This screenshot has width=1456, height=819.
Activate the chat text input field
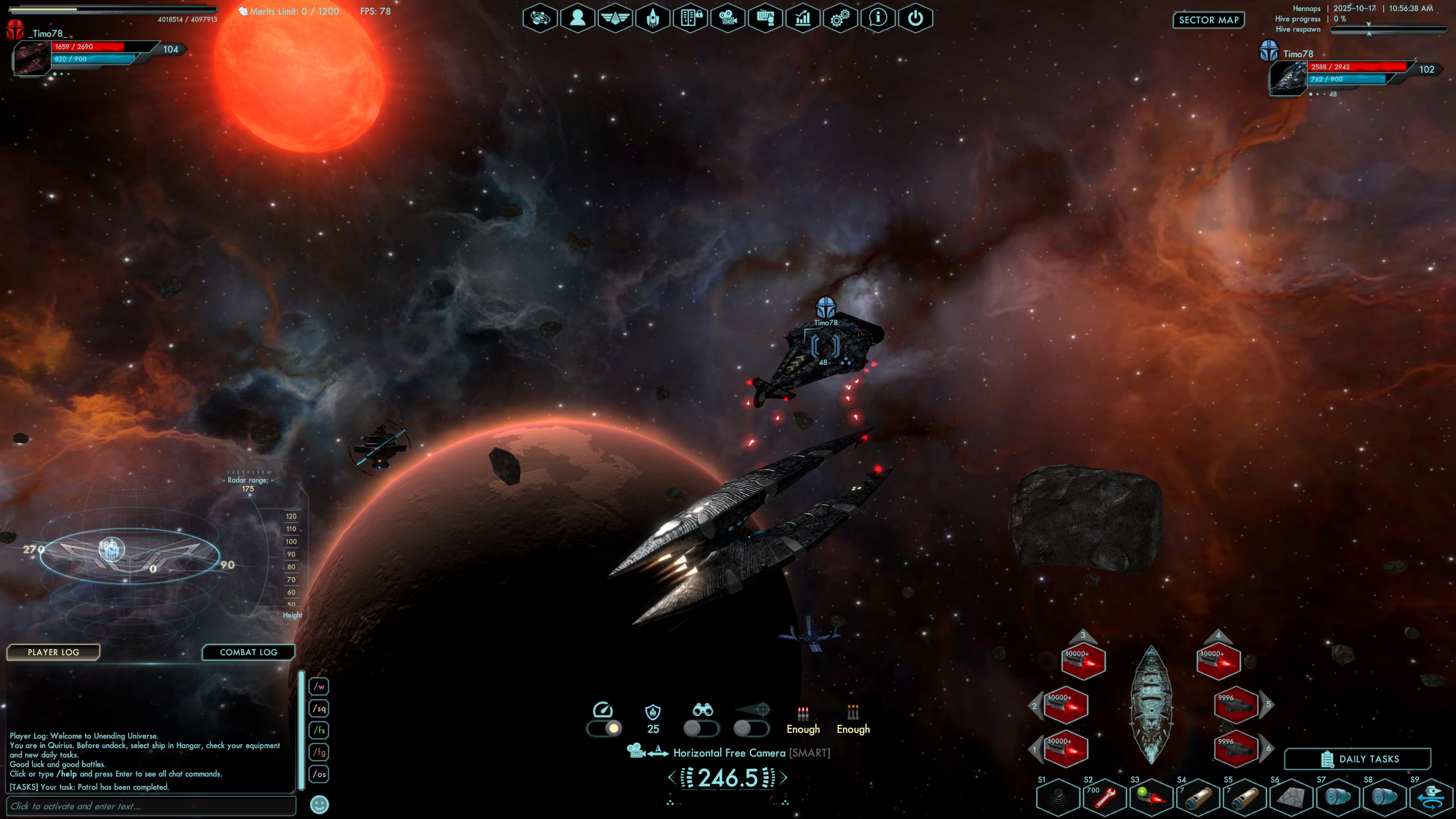[x=151, y=806]
